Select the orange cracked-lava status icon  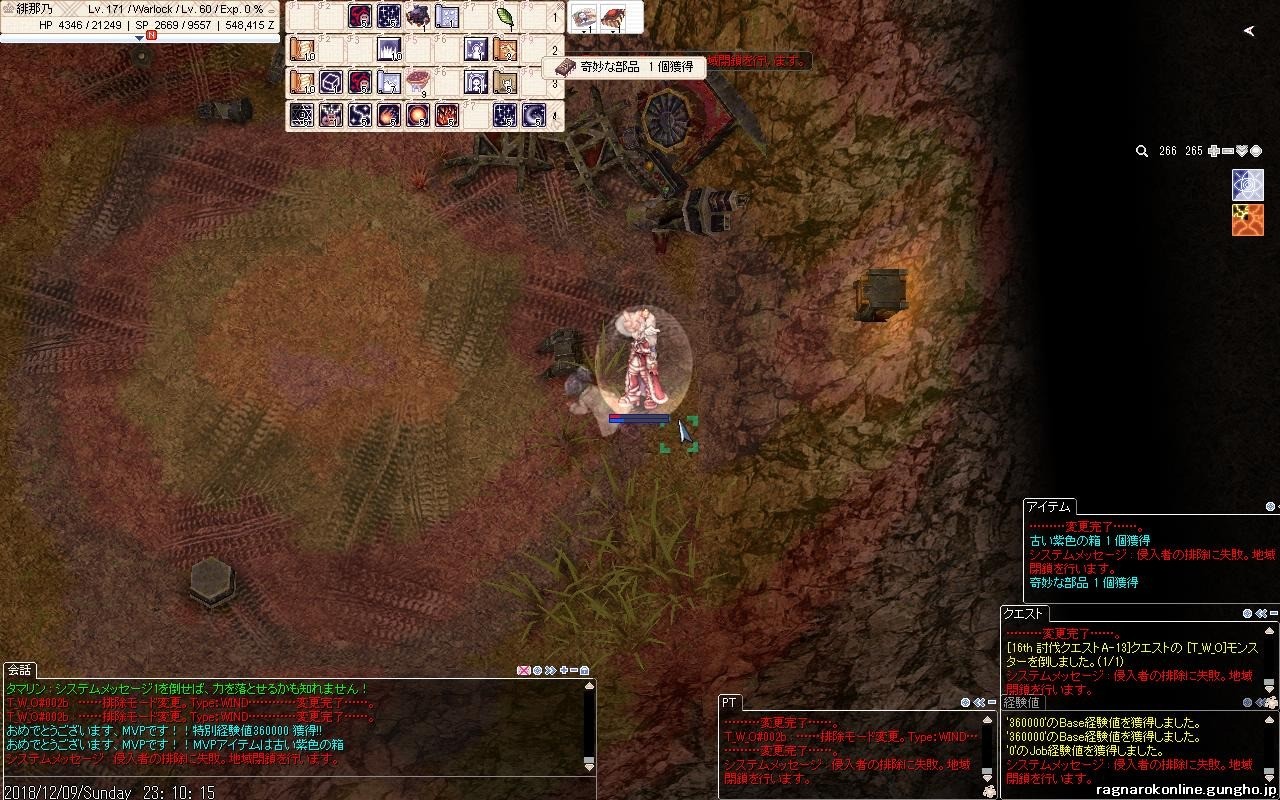tap(1247, 220)
